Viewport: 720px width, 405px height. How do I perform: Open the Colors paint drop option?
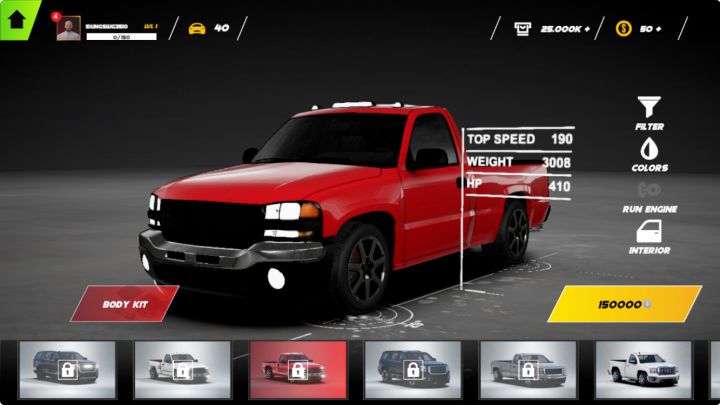click(649, 153)
